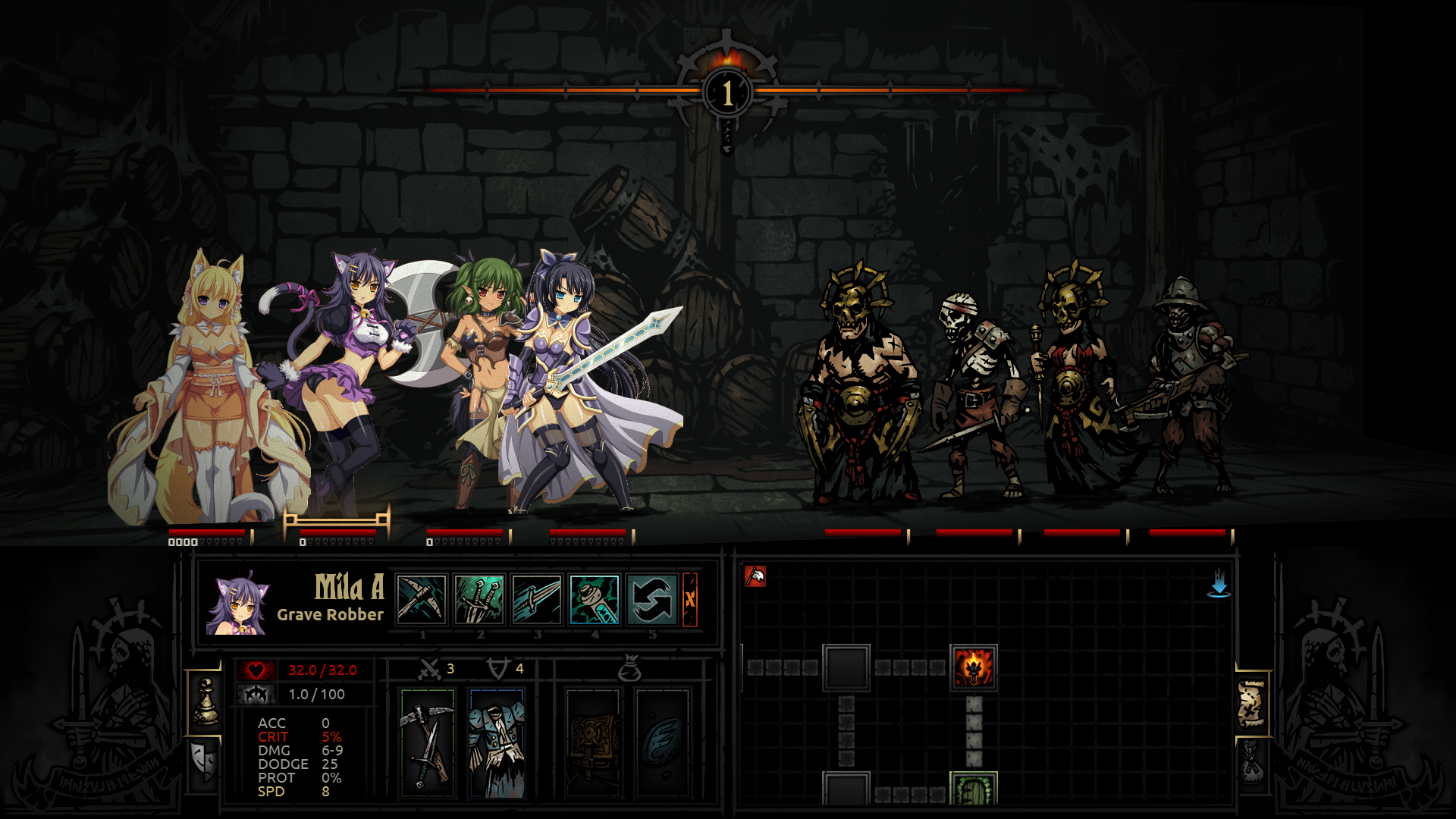Viewport: 1456px width, 819px height.
Task: Use the Pick to the Face skill
Action: tap(422, 599)
